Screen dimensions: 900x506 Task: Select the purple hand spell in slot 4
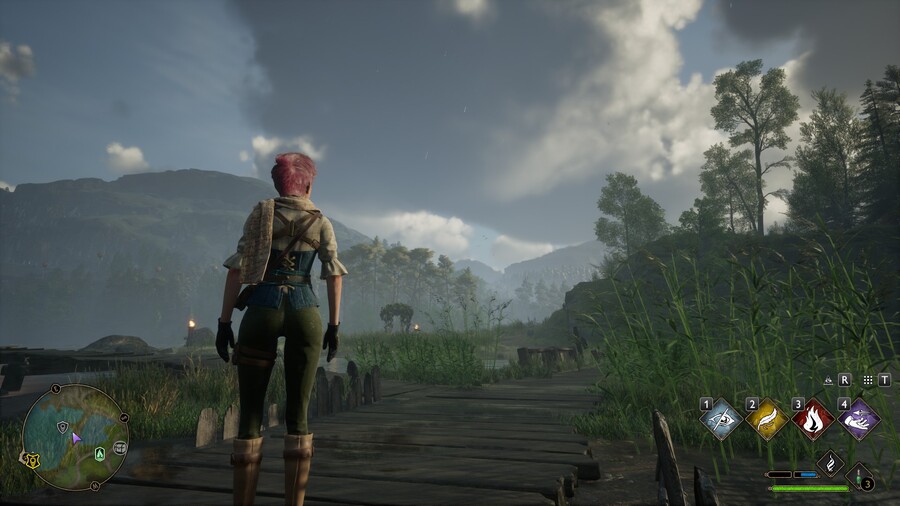[x=858, y=419]
